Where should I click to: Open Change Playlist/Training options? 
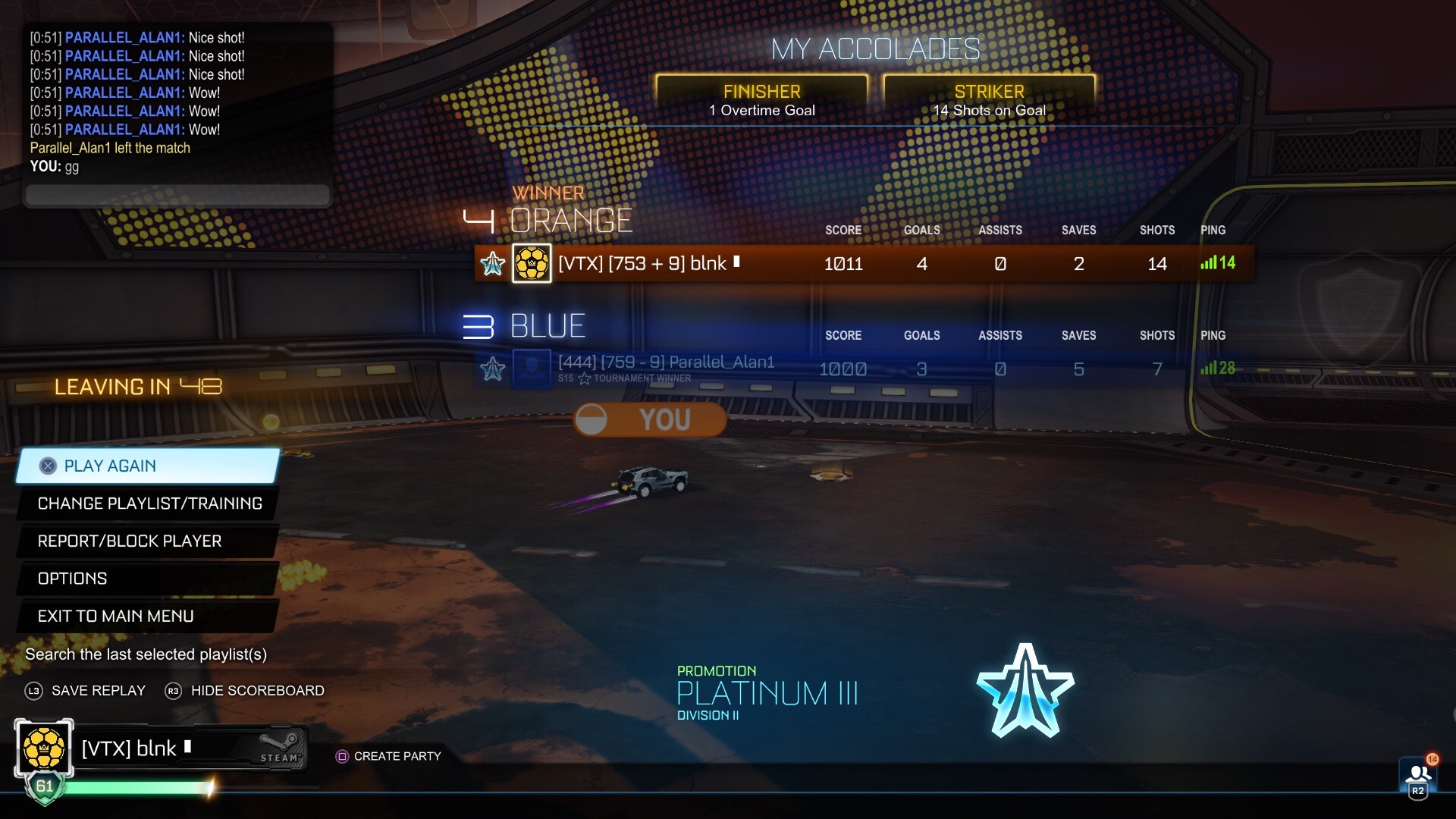(149, 503)
